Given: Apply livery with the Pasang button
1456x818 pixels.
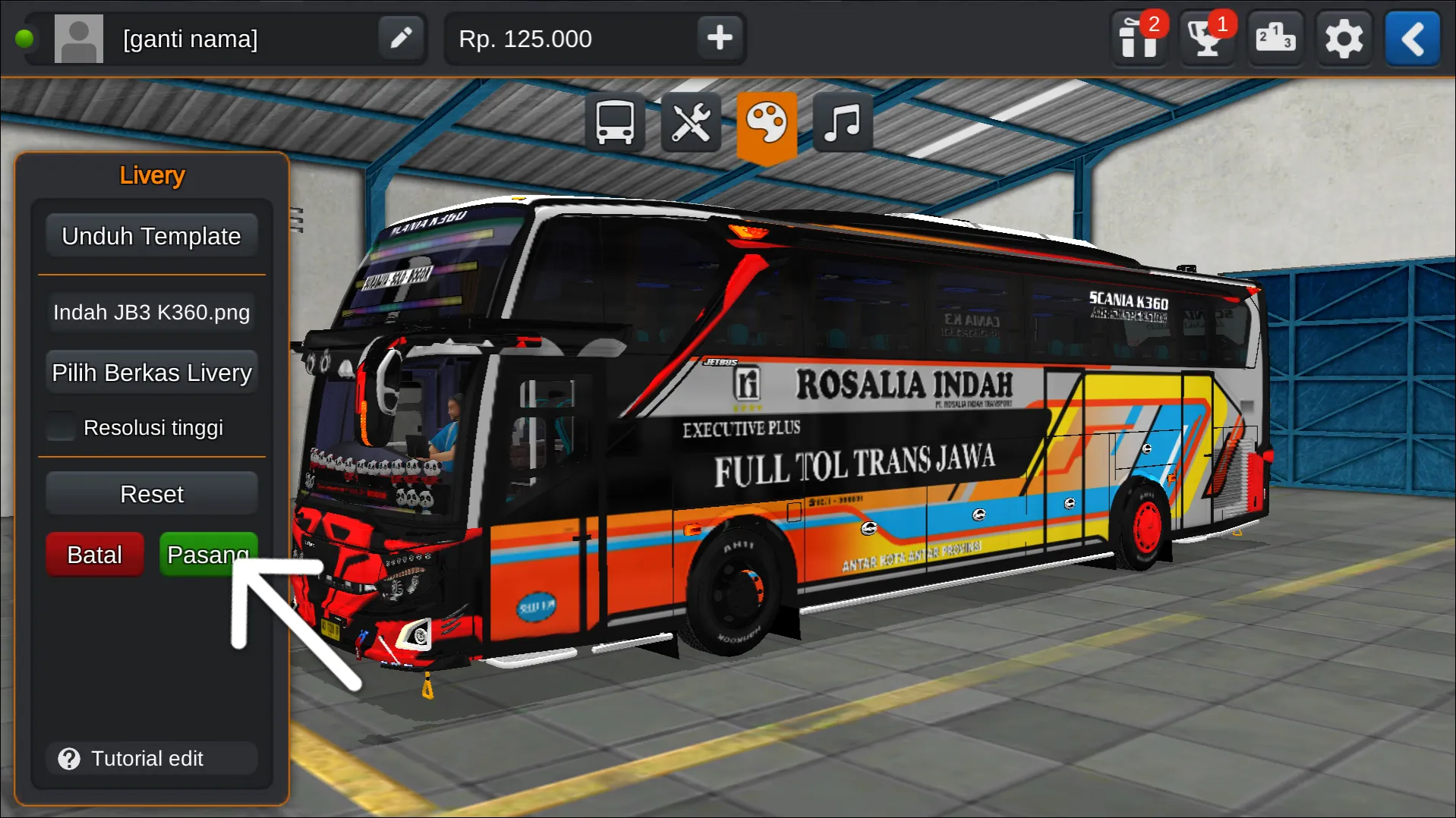Looking at the screenshot, I should tap(207, 554).
